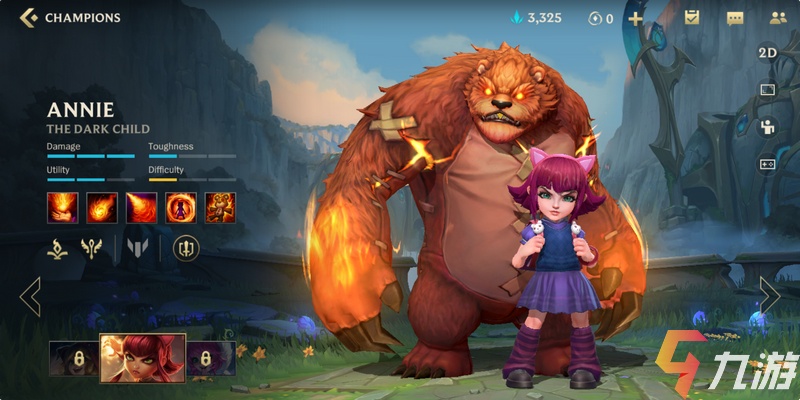This screenshot has height=400, width=800.
Task: Show the champion pose or emote view
Action: click(767, 127)
